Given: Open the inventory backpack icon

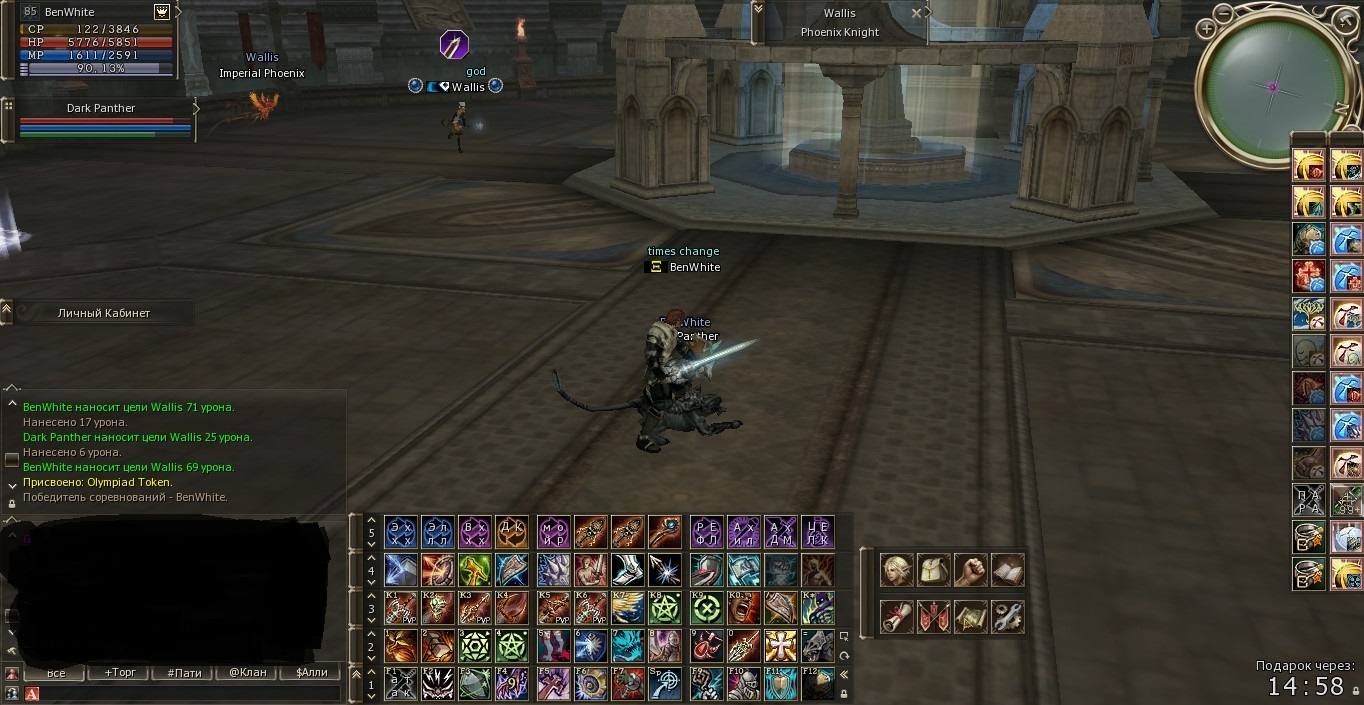Looking at the screenshot, I should pyautogui.click(x=933, y=570).
